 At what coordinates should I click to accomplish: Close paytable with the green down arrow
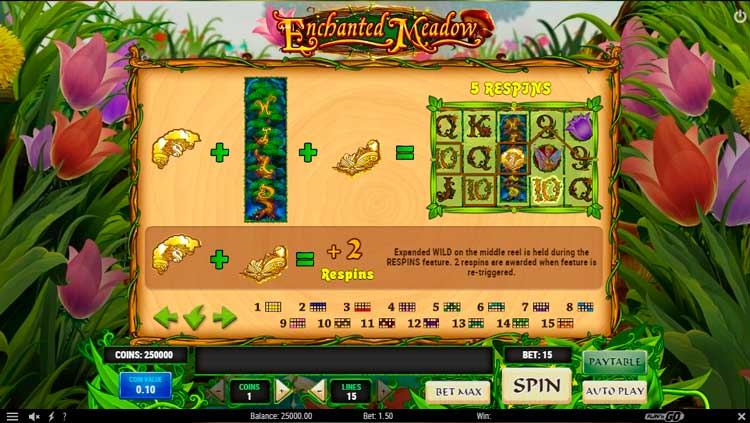[194, 318]
